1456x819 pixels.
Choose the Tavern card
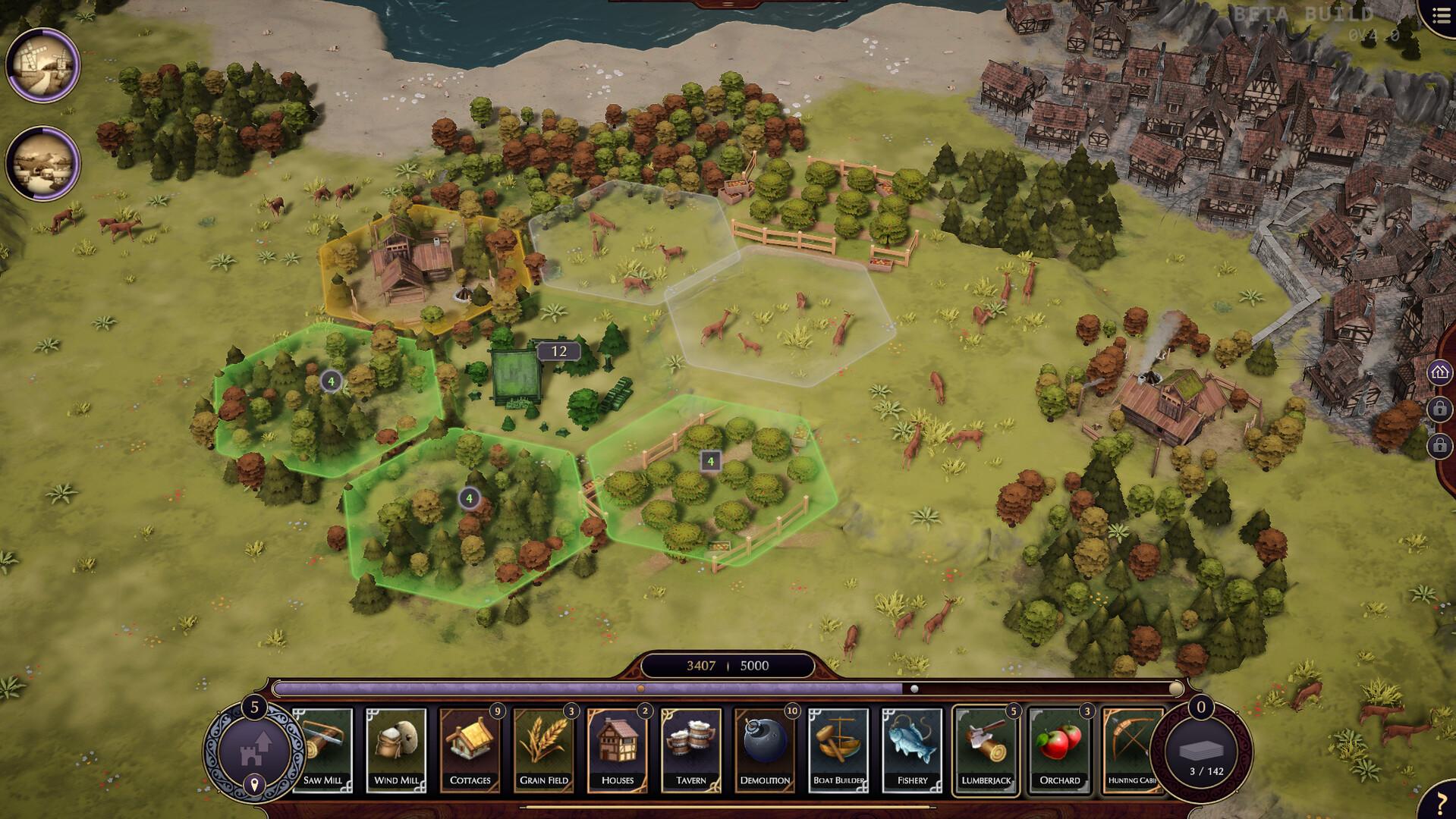pos(690,750)
